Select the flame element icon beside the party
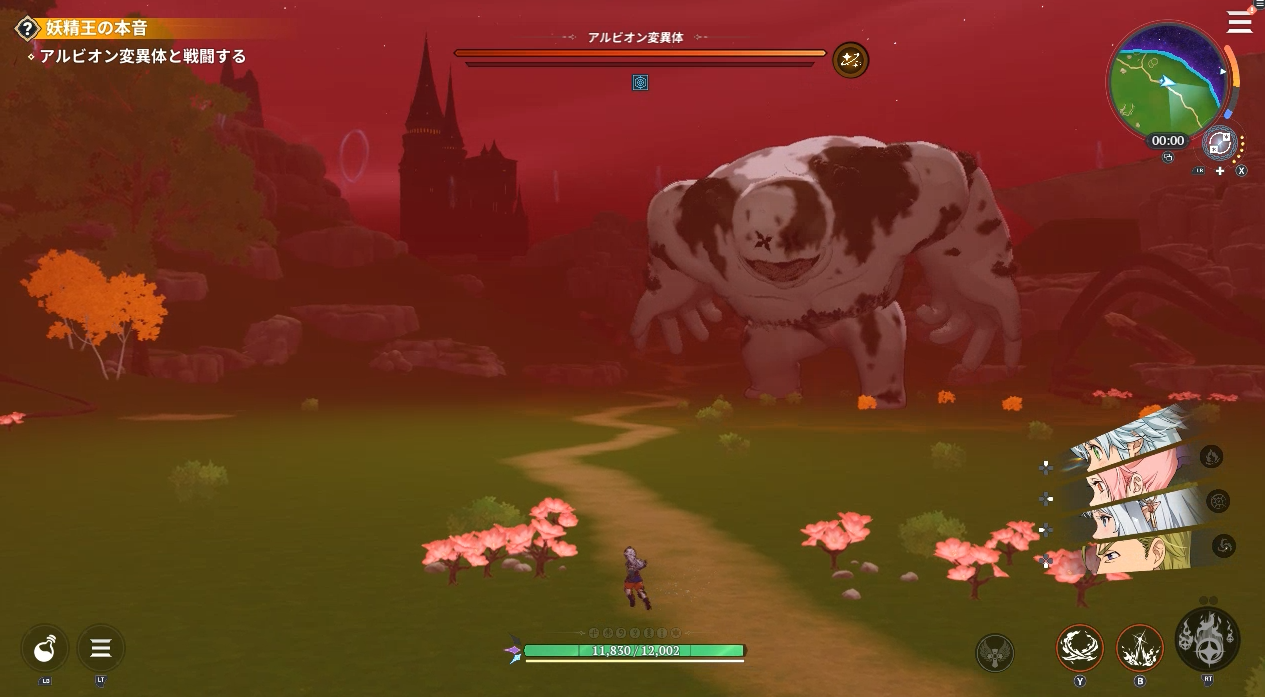 click(1211, 457)
